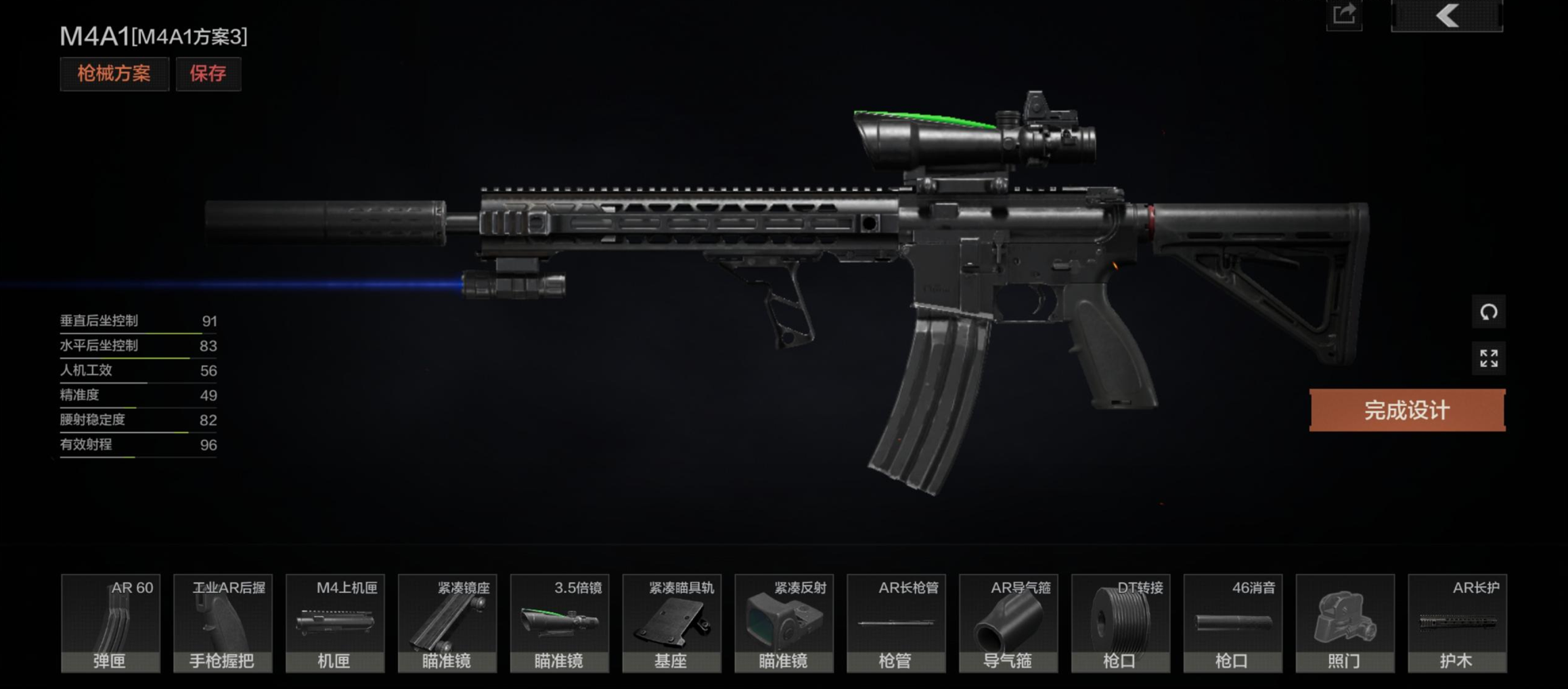Choose the DT转接 muzzle adapter slot
Viewport: 1568px width, 689px height.
pyautogui.click(x=1121, y=623)
